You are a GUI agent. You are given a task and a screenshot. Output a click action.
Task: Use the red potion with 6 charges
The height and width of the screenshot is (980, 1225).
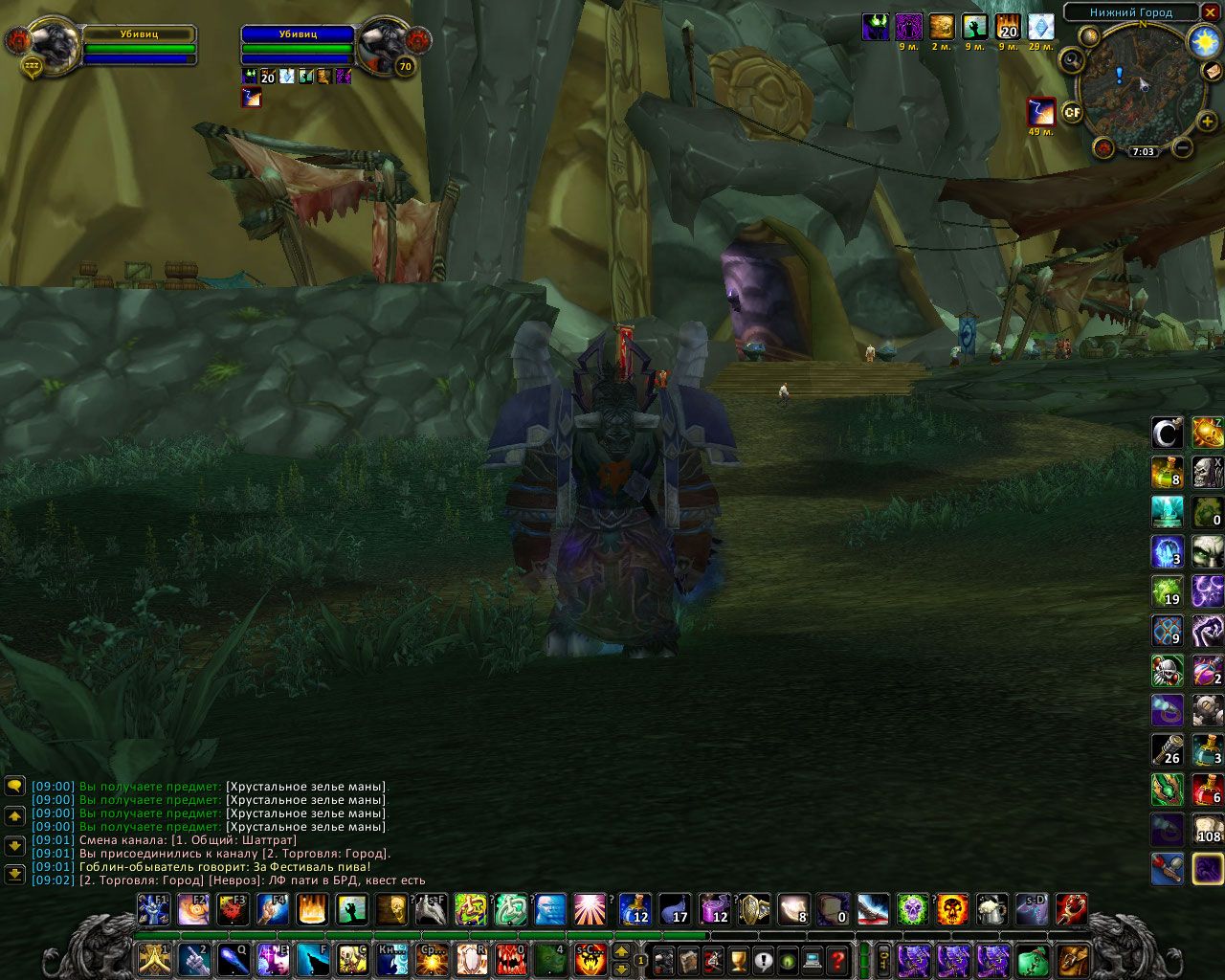click(1208, 790)
